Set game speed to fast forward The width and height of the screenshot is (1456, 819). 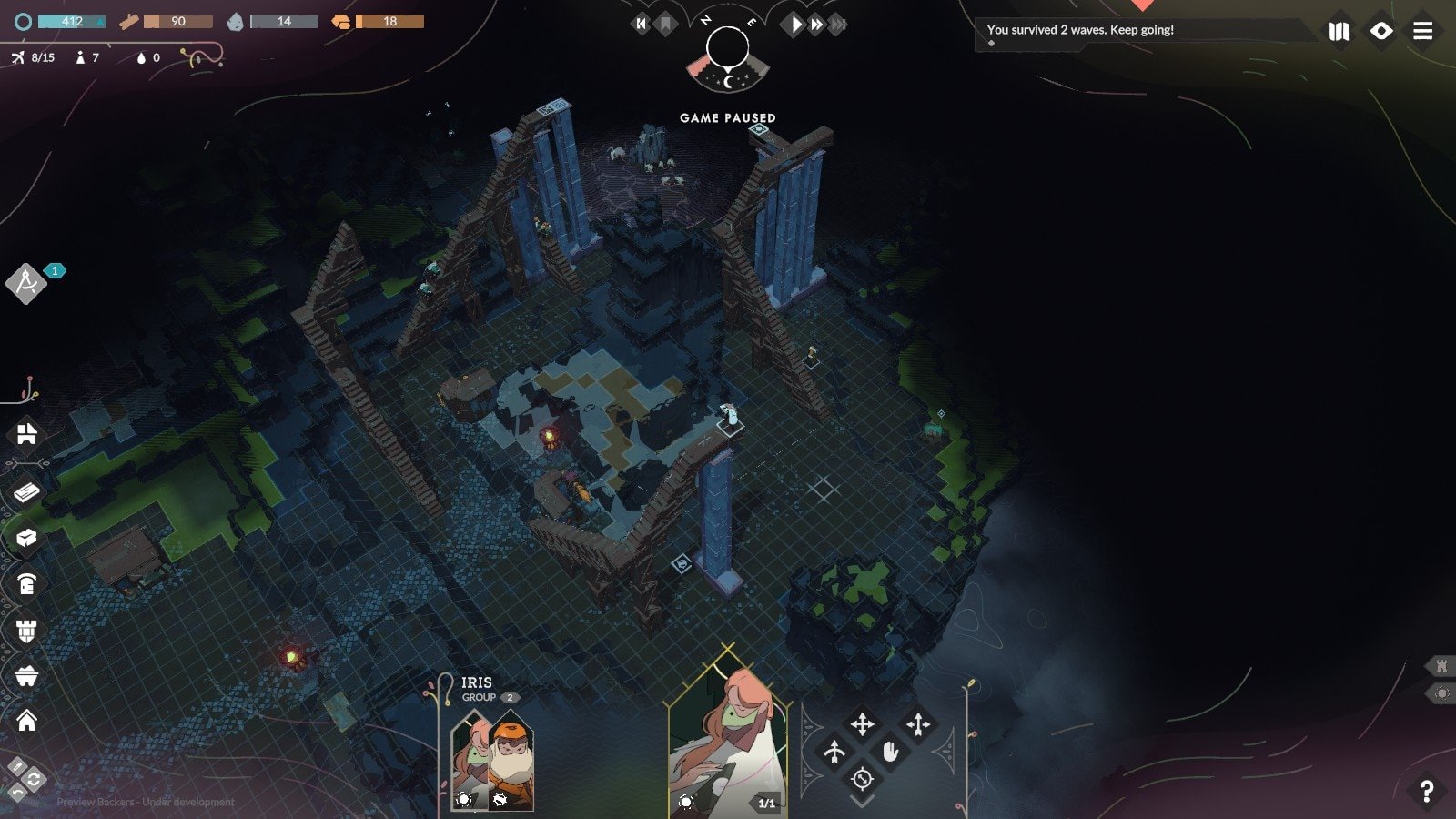tap(817, 25)
